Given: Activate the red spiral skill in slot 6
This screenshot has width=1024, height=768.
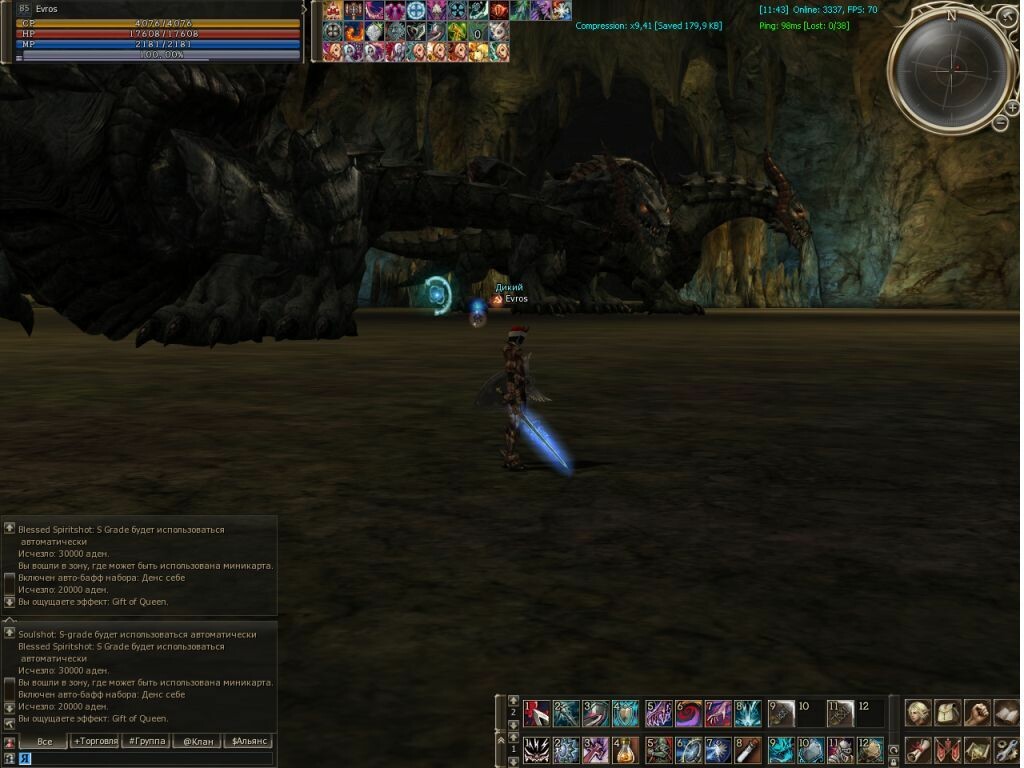Looking at the screenshot, I should [689, 713].
